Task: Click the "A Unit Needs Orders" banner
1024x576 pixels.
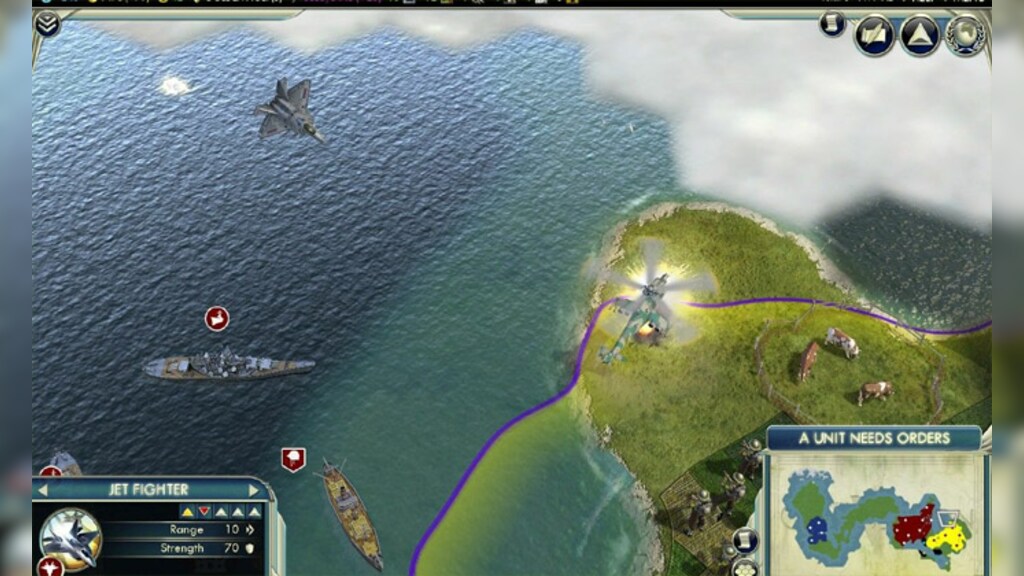Action: point(874,438)
